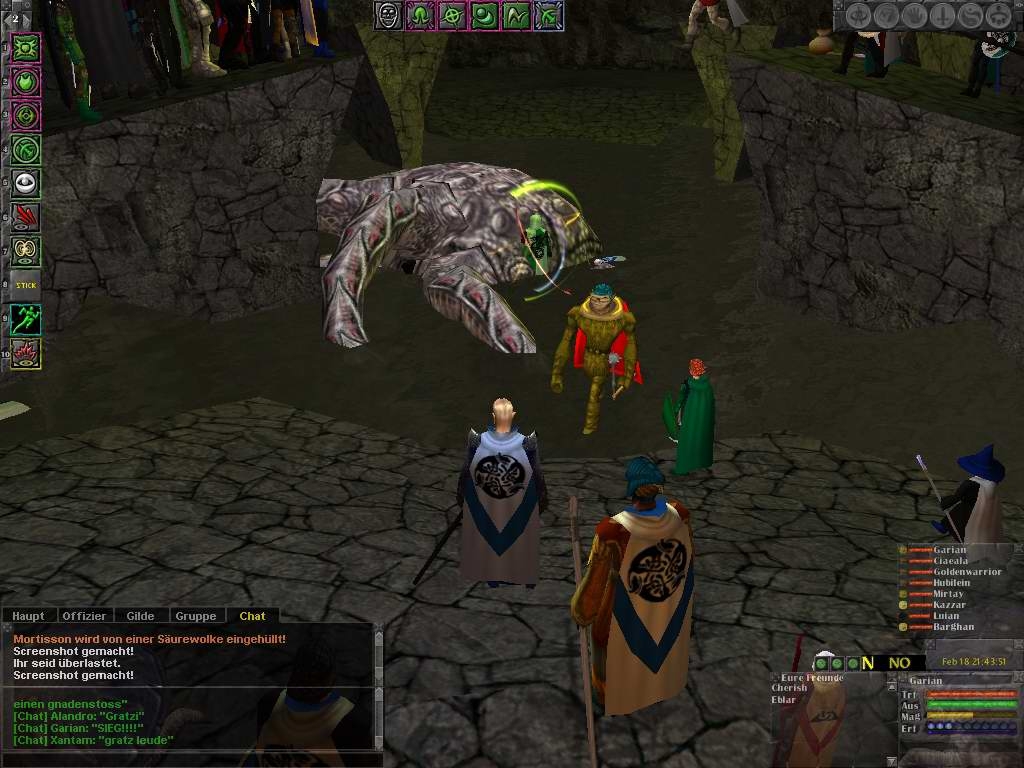Pick Eblar from the Eure Freunde list
Viewport: 1024px width, 768px height.
[785, 699]
